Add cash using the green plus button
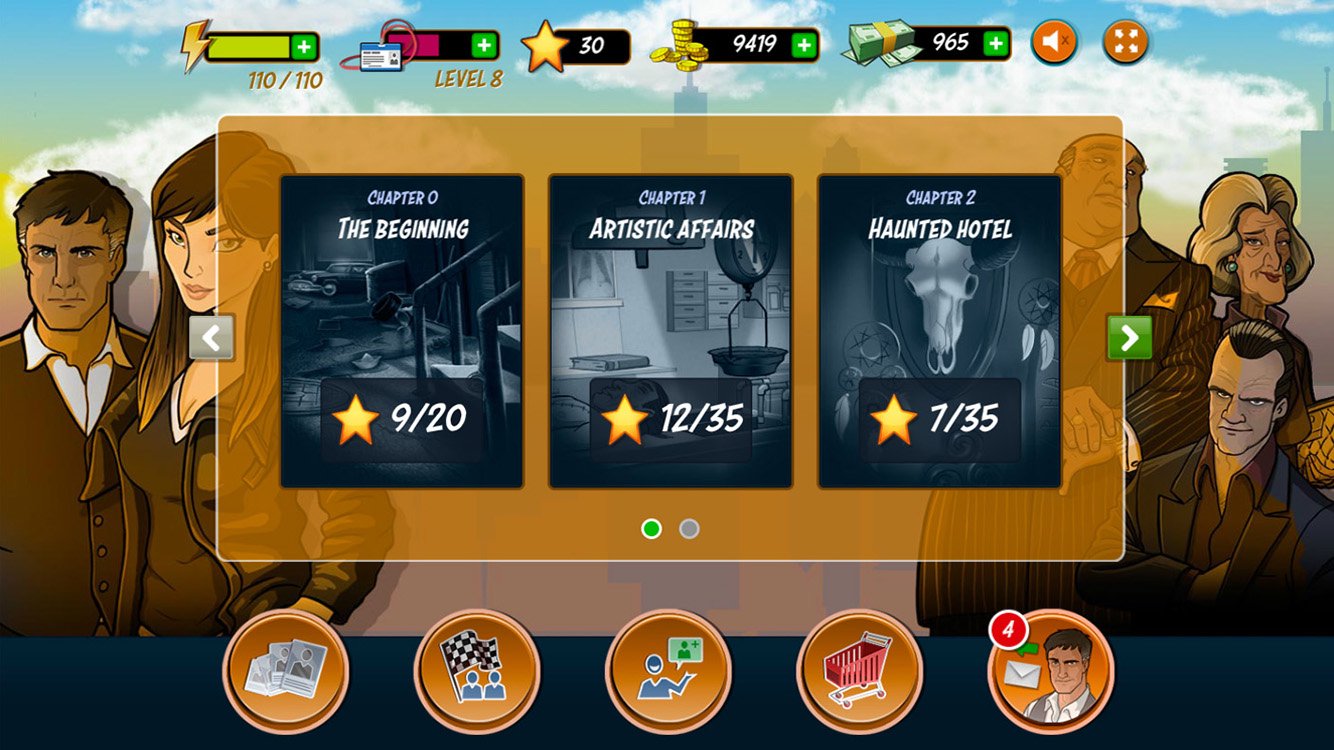 pos(995,43)
